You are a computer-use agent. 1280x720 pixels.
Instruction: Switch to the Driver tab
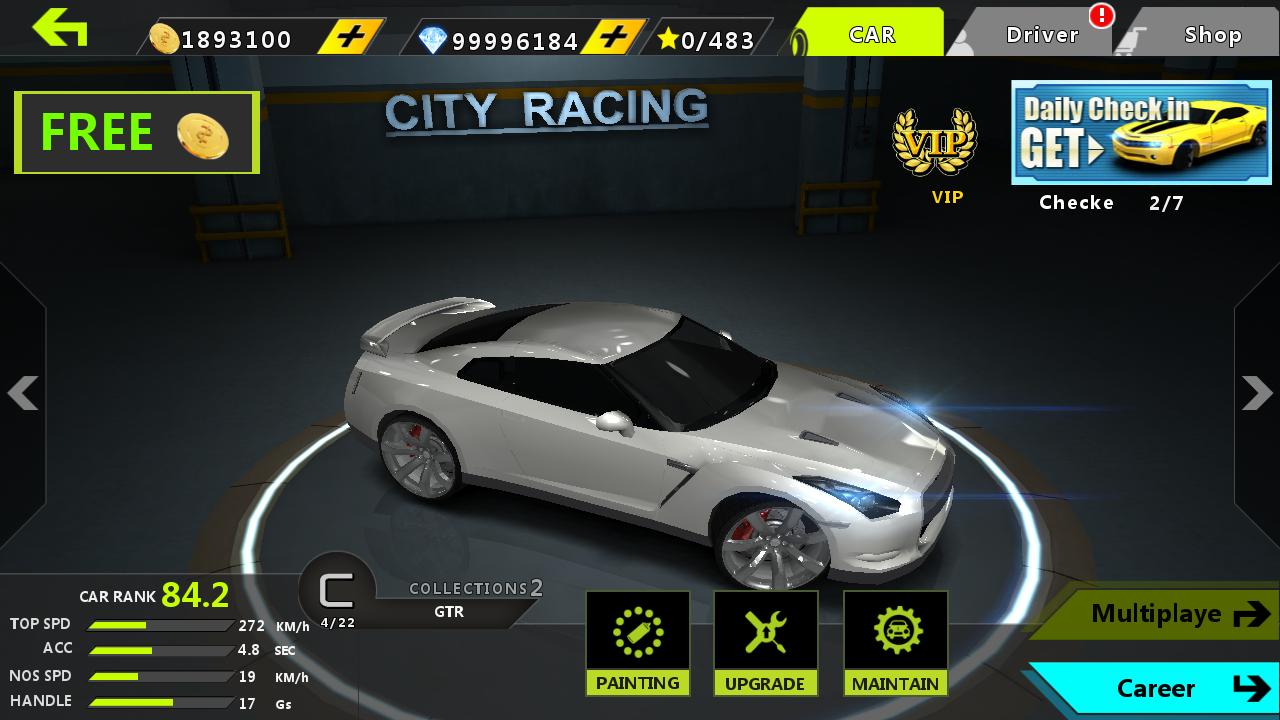click(1040, 33)
